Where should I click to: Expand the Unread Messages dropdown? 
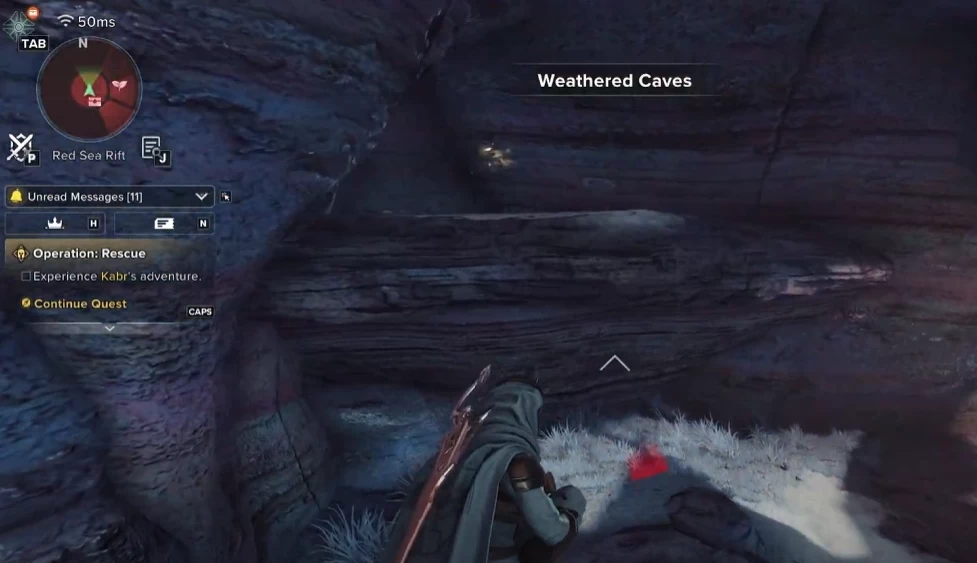[x=202, y=197]
